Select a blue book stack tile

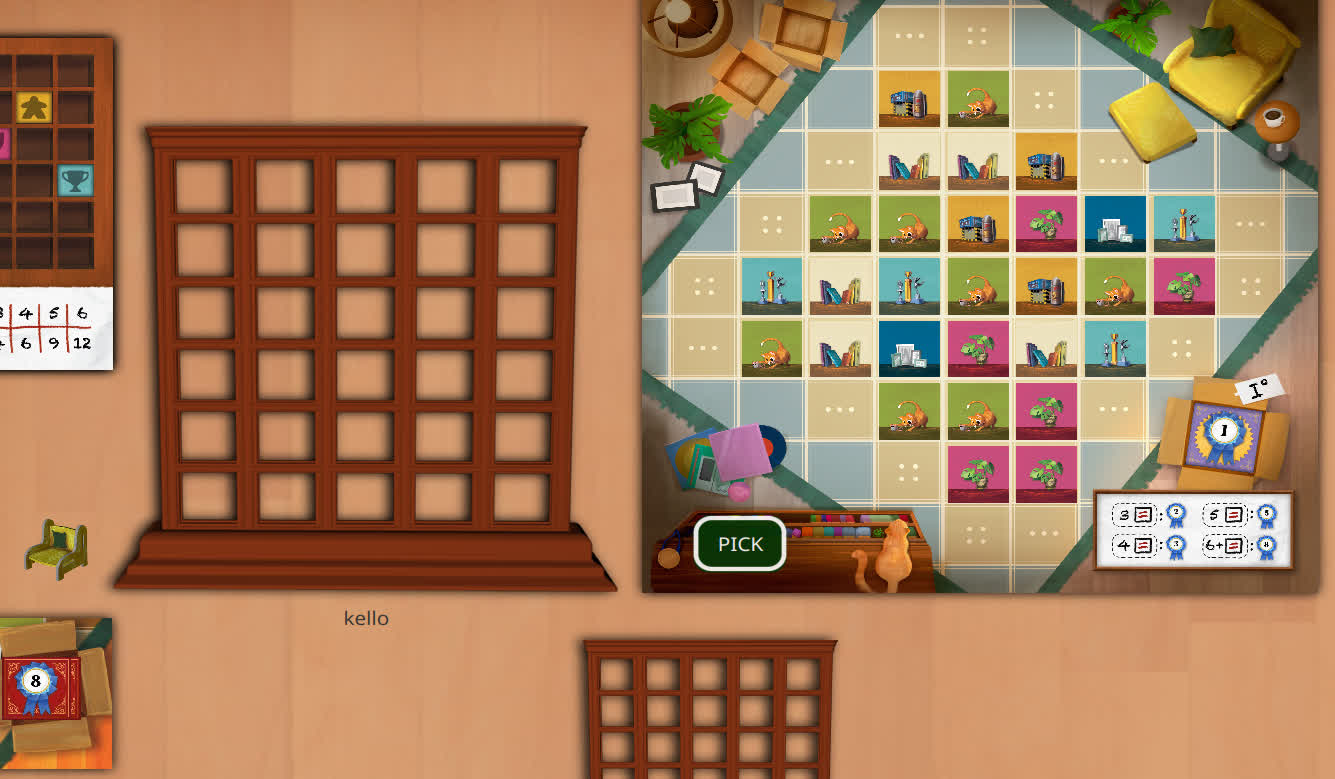click(909, 162)
